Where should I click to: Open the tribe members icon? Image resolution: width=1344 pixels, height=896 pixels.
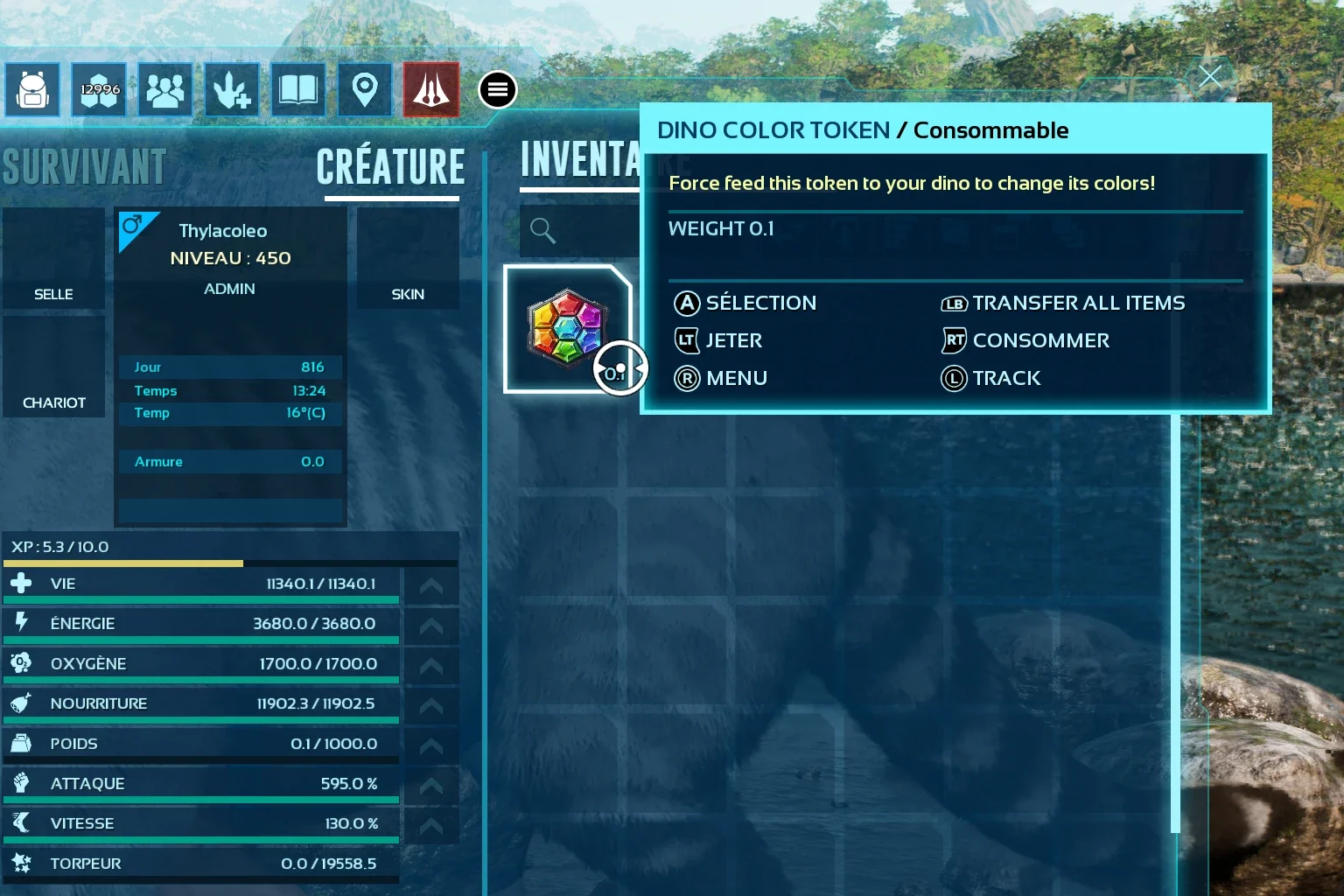[x=165, y=90]
